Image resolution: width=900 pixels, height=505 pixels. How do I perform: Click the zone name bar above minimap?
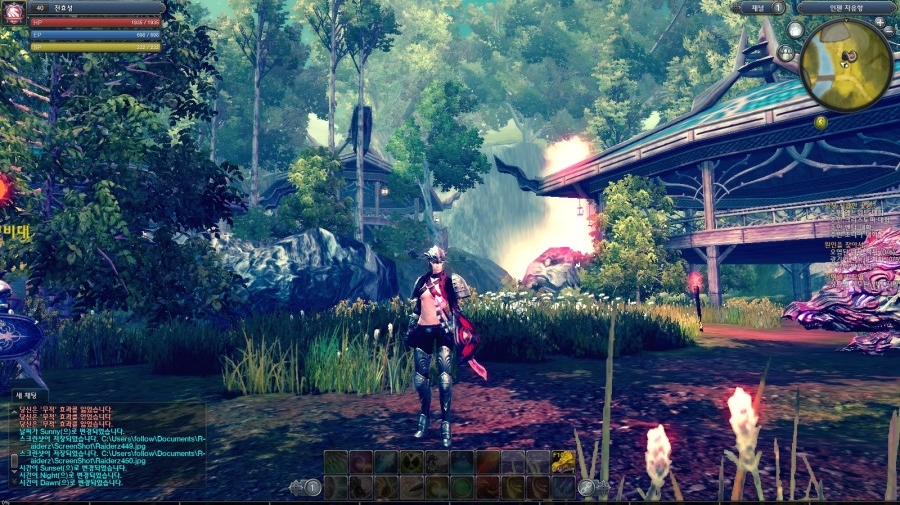845,7
